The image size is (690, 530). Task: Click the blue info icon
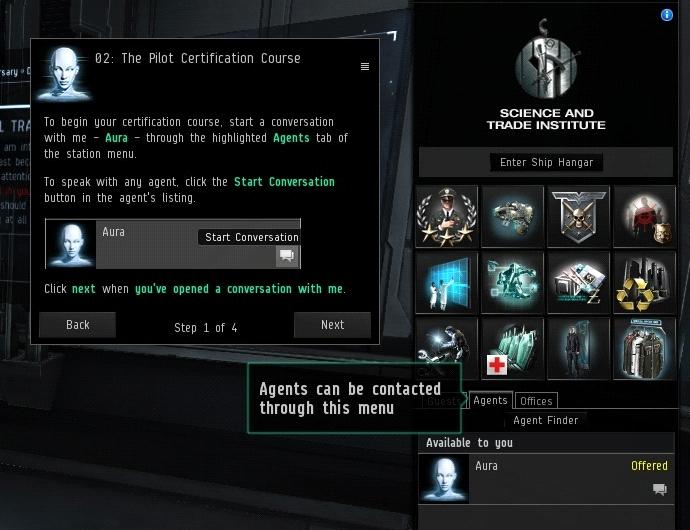tap(667, 15)
